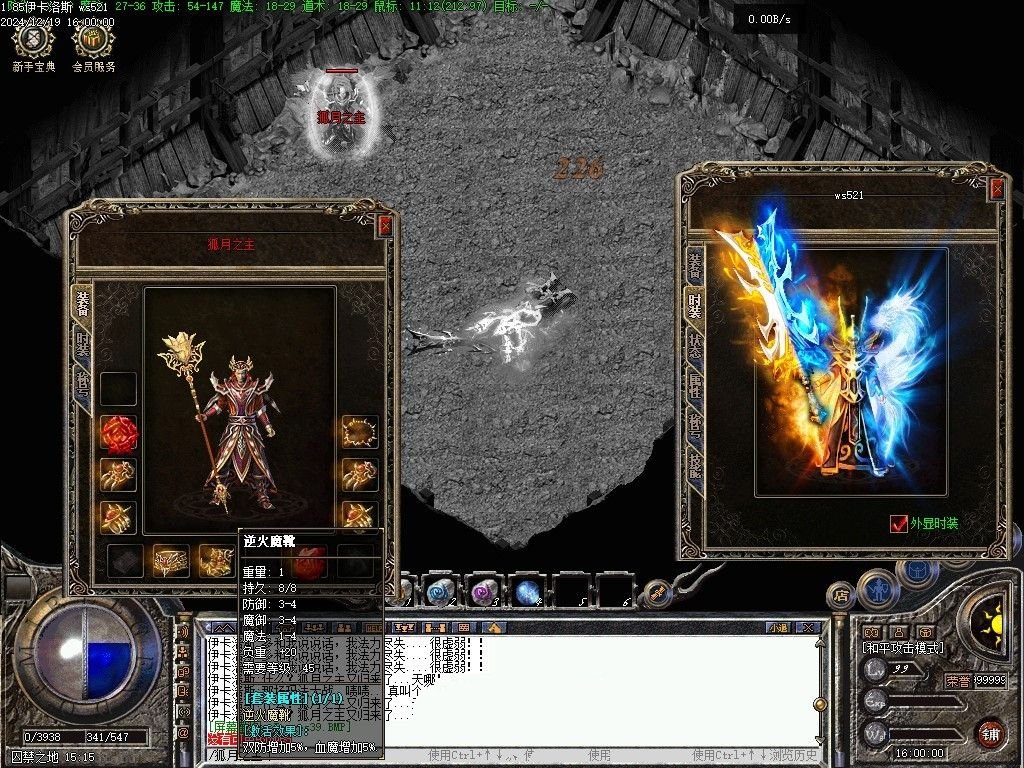
Task: Click the red 铺 stall button
Action: click(x=989, y=733)
